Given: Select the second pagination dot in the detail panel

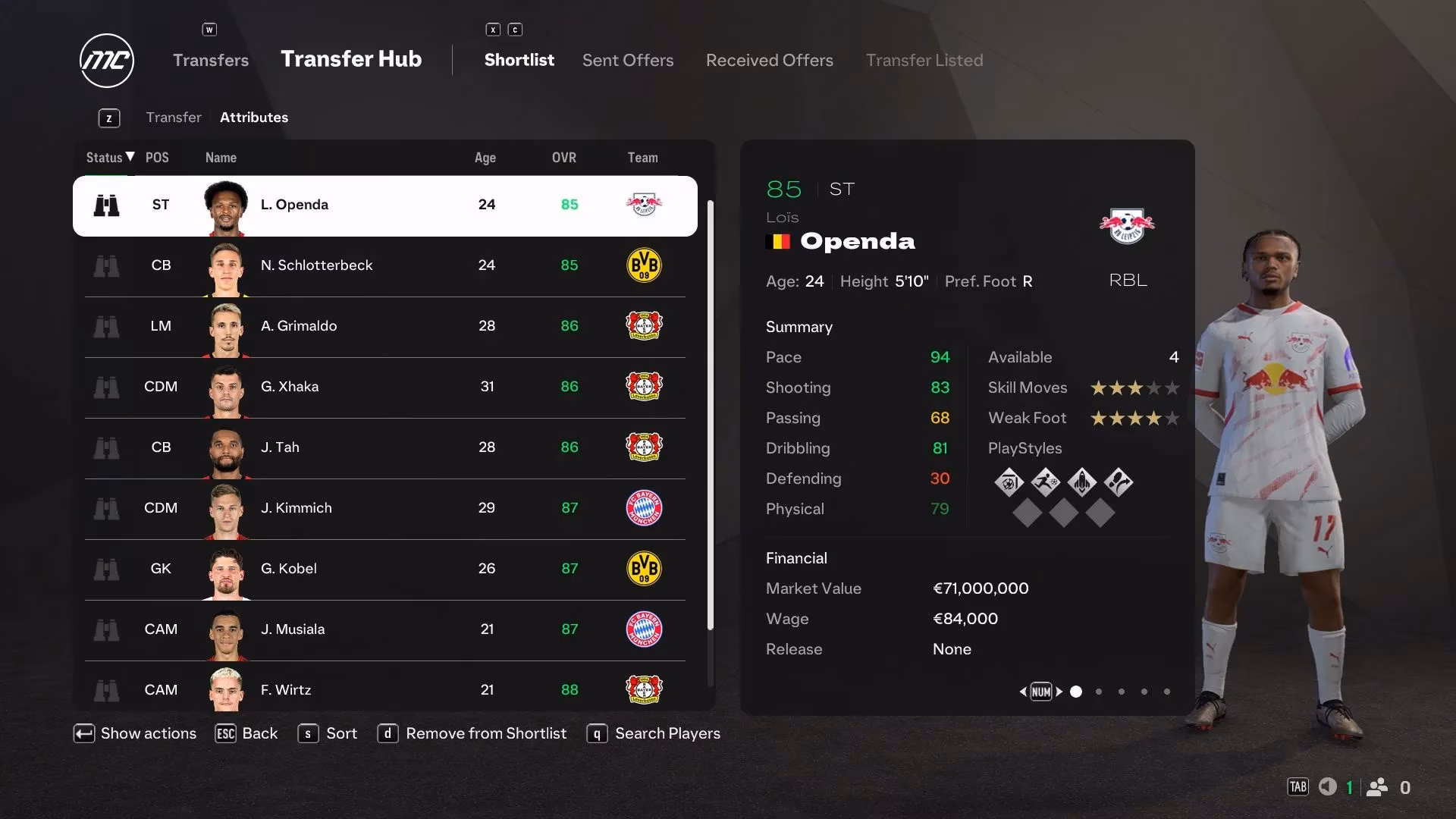Looking at the screenshot, I should 1098,692.
